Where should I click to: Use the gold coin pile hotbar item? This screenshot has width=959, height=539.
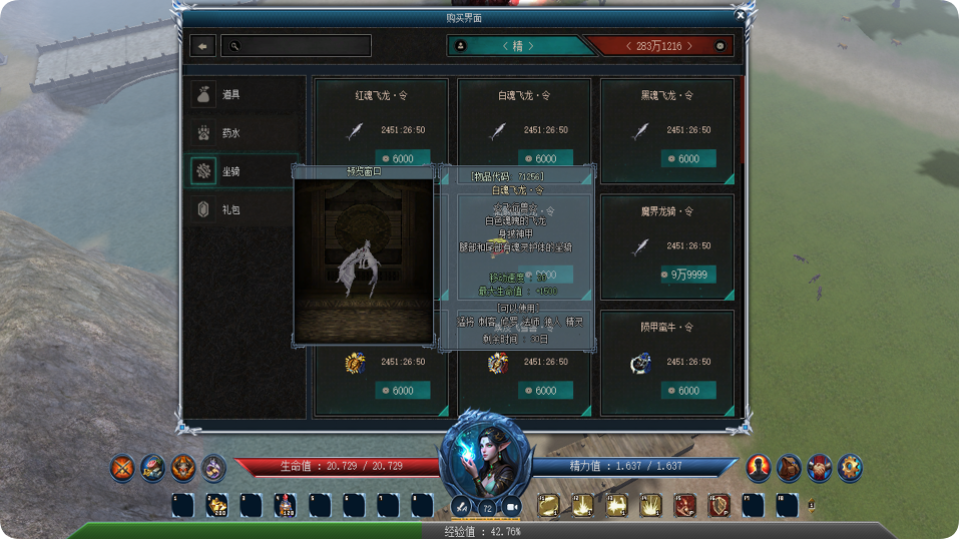216,506
